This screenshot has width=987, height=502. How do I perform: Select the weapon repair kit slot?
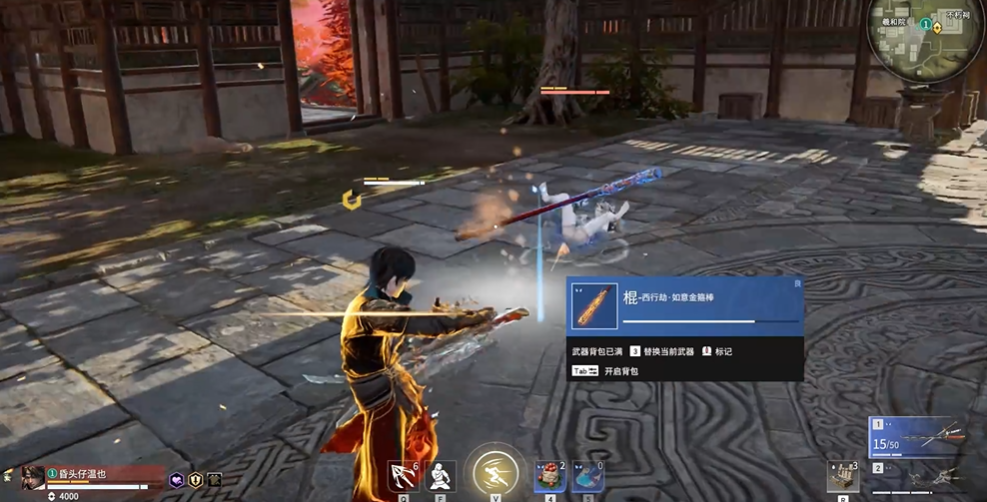pos(843,475)
